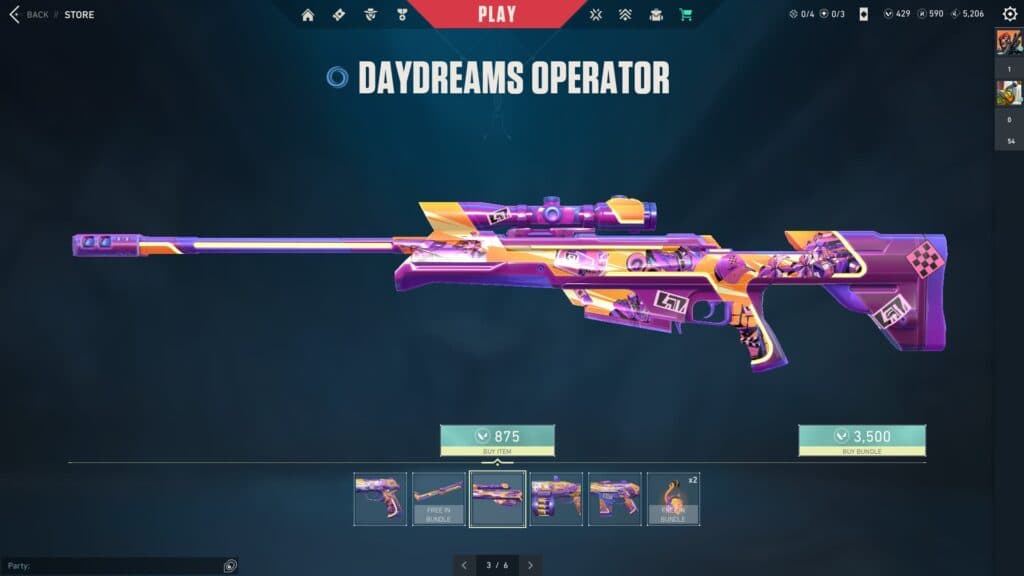Advance to the next bundle item

click(530, 565)
